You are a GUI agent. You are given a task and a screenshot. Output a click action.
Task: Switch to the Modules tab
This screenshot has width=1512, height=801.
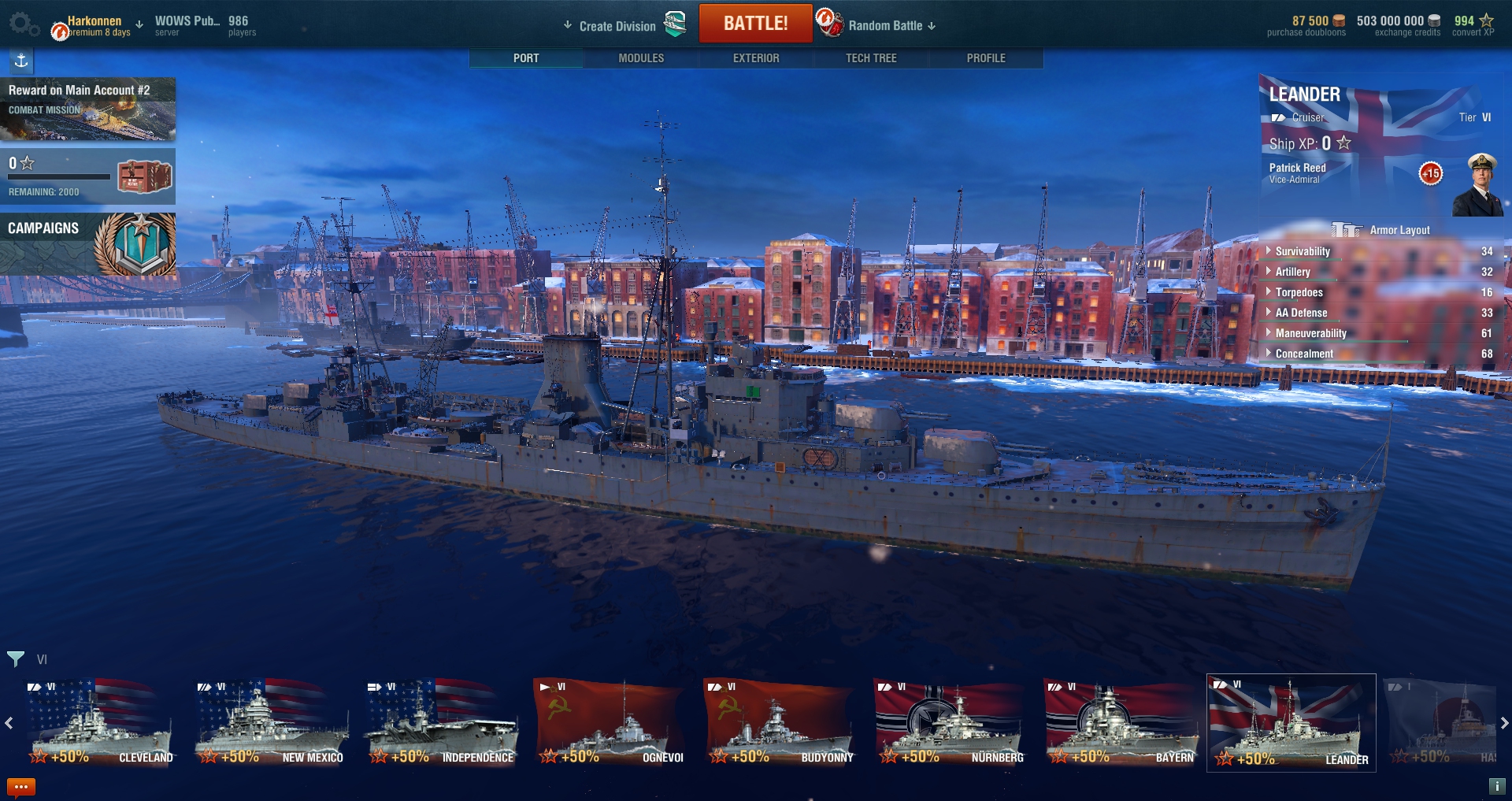click(641, 58)
